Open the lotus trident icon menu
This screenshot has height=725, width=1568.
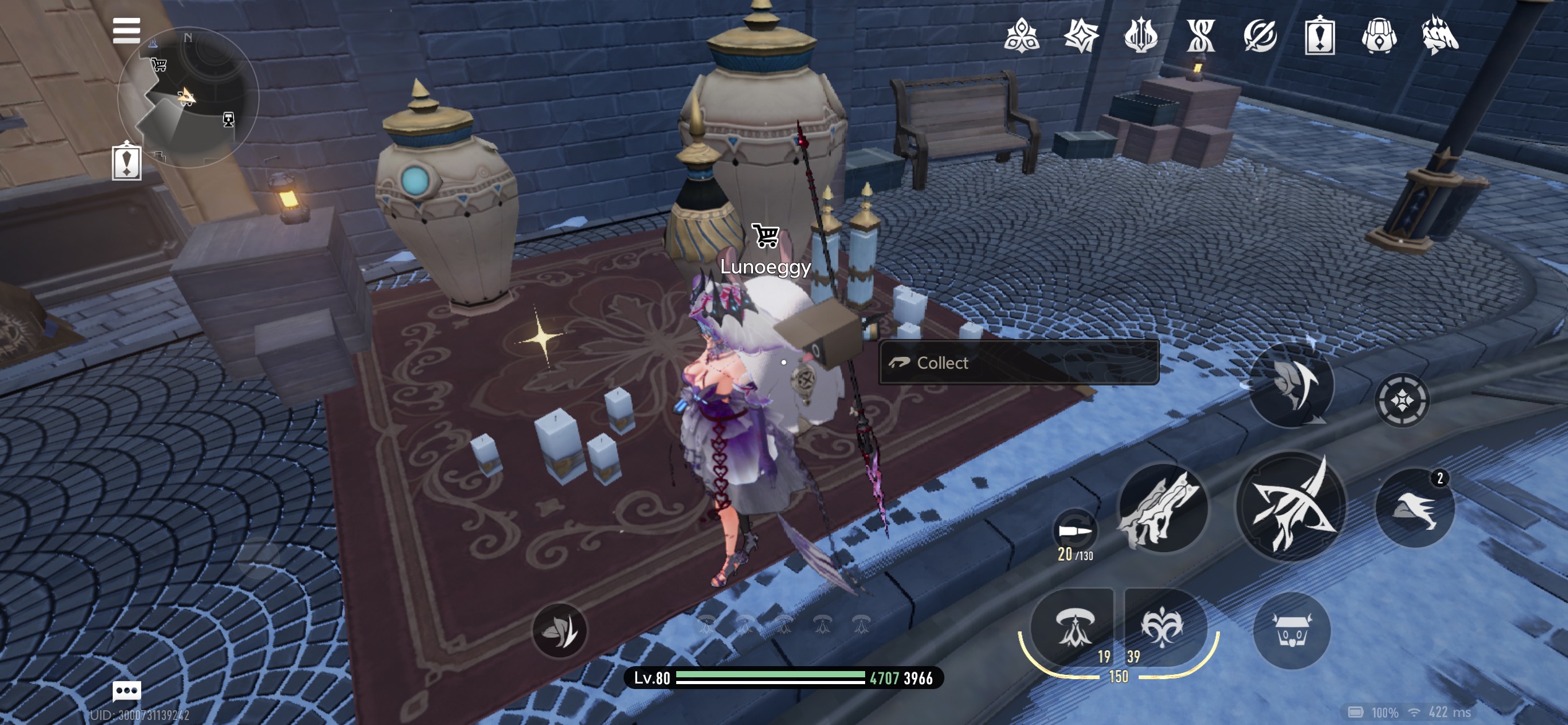click(1141, 36)
